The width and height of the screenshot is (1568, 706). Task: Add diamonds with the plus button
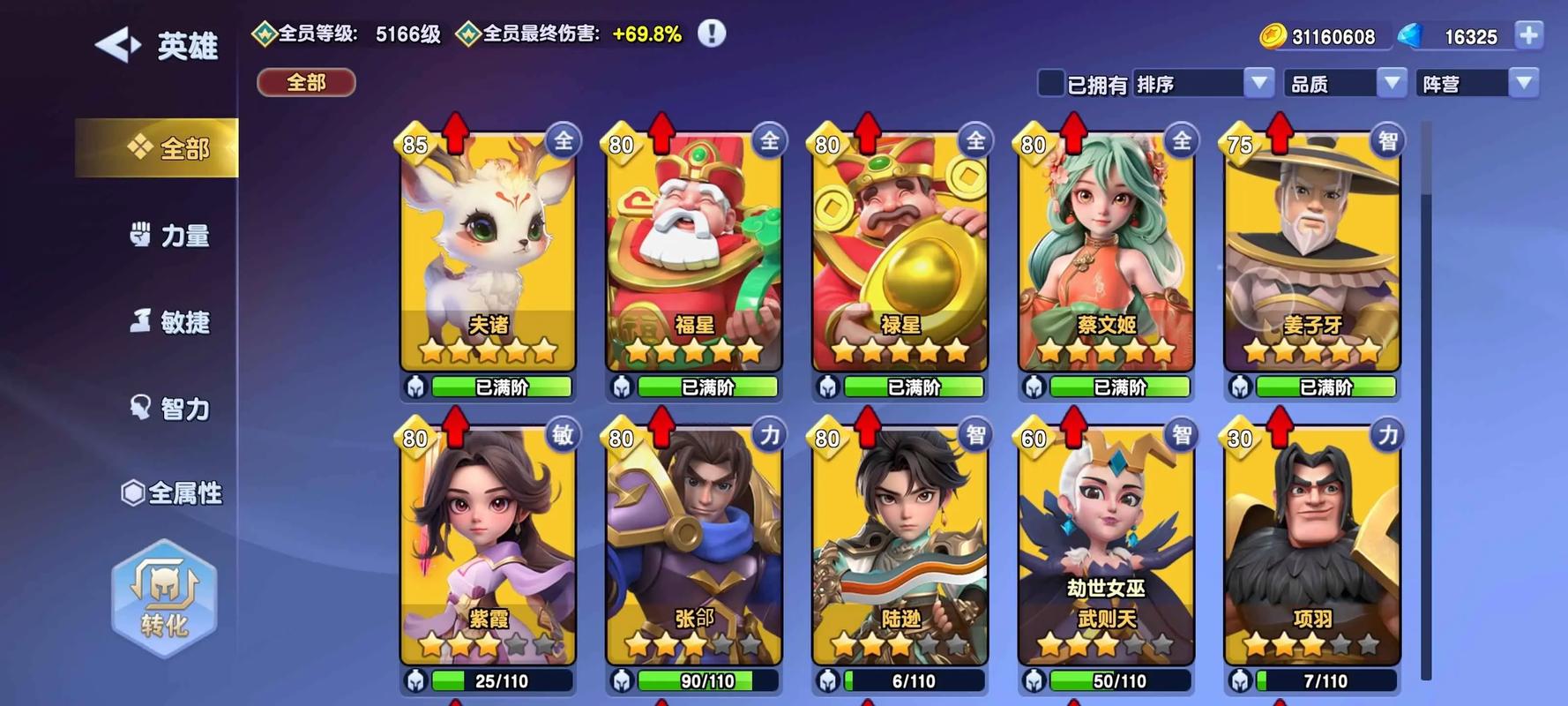(x=1529, y=35)
